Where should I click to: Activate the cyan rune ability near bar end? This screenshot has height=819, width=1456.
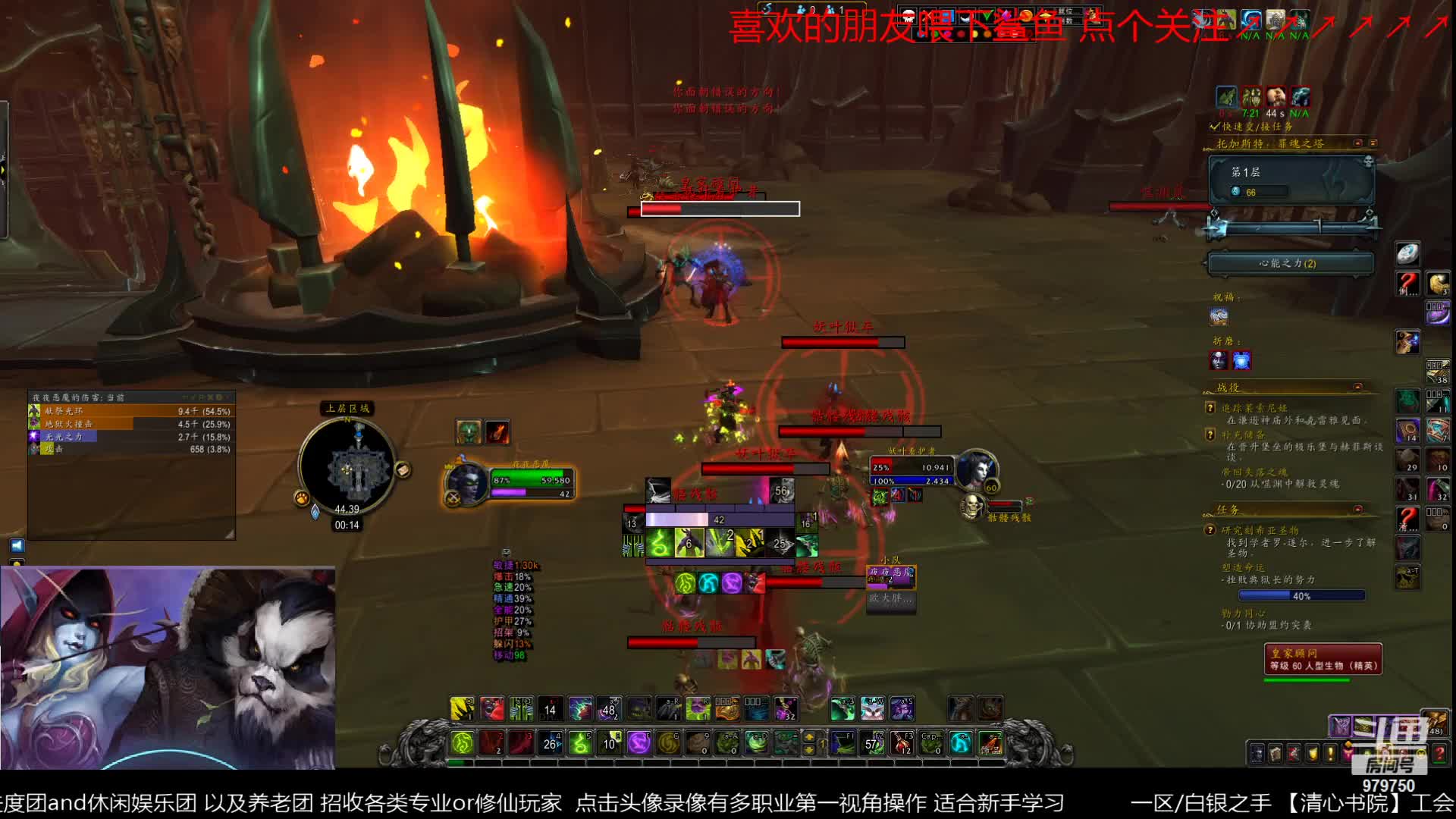960,743
